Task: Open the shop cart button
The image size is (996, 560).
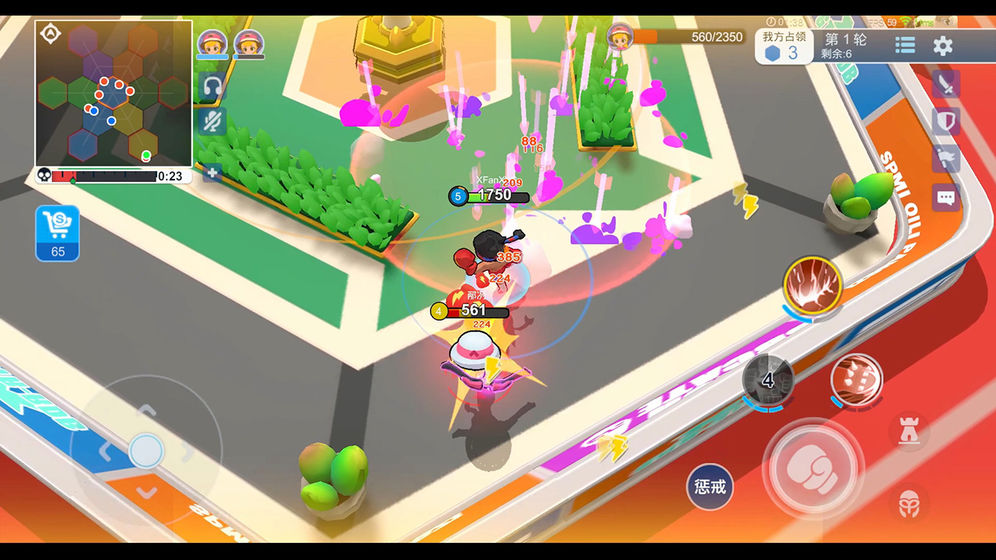Action: [x=57, y=233]
